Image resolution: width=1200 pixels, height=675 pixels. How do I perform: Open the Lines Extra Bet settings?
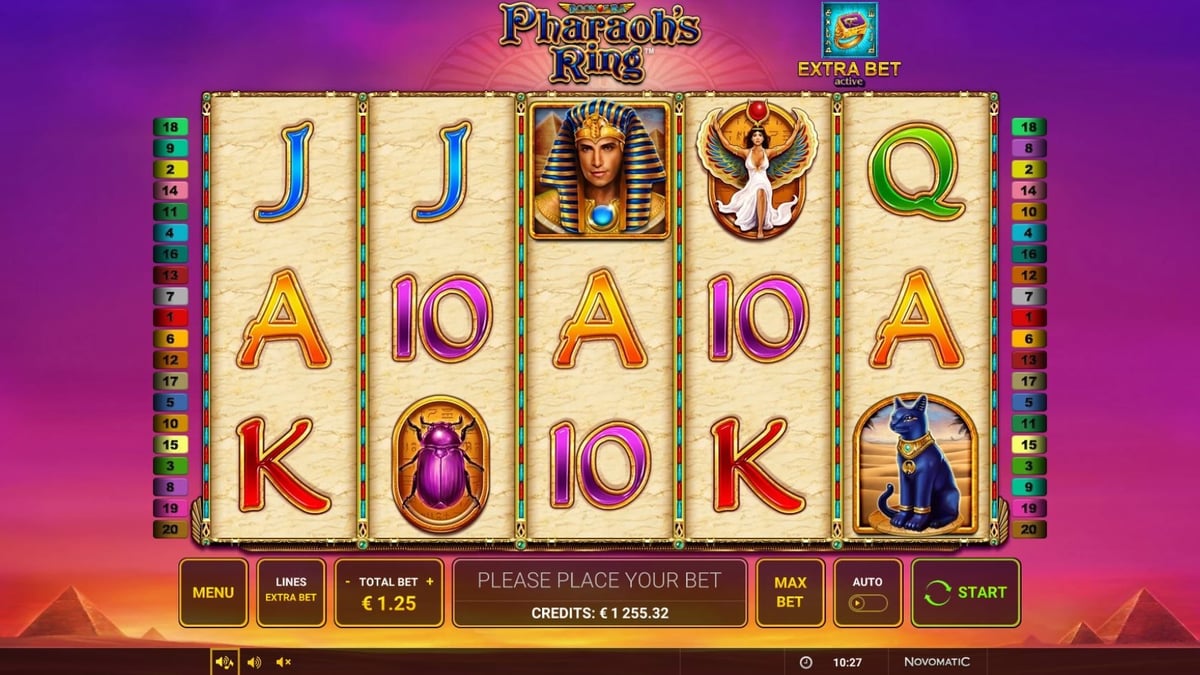290,592
